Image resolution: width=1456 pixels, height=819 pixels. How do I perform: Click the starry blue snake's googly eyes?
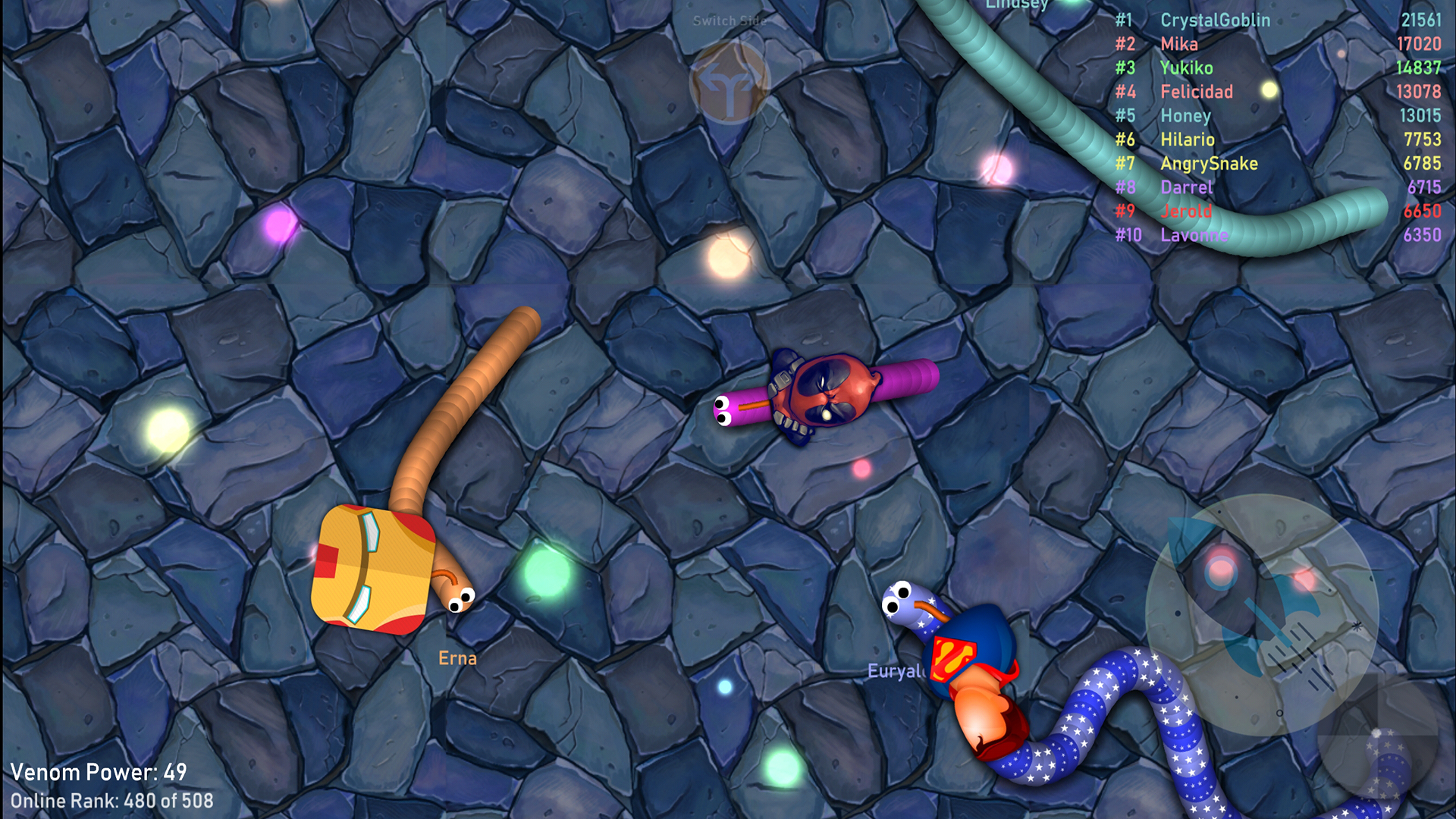coord(898,598)
